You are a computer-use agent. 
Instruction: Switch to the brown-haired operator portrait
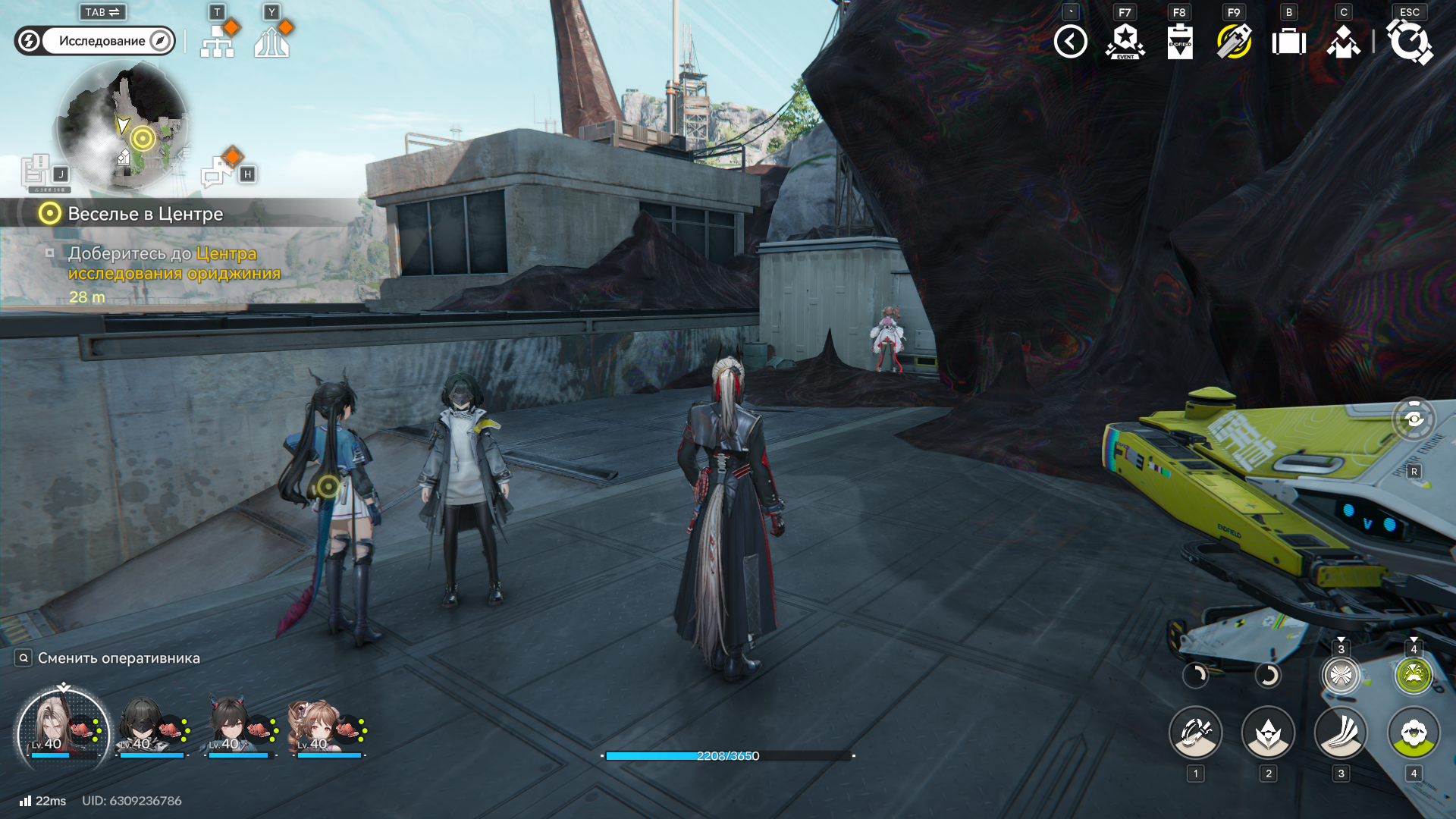328,728
